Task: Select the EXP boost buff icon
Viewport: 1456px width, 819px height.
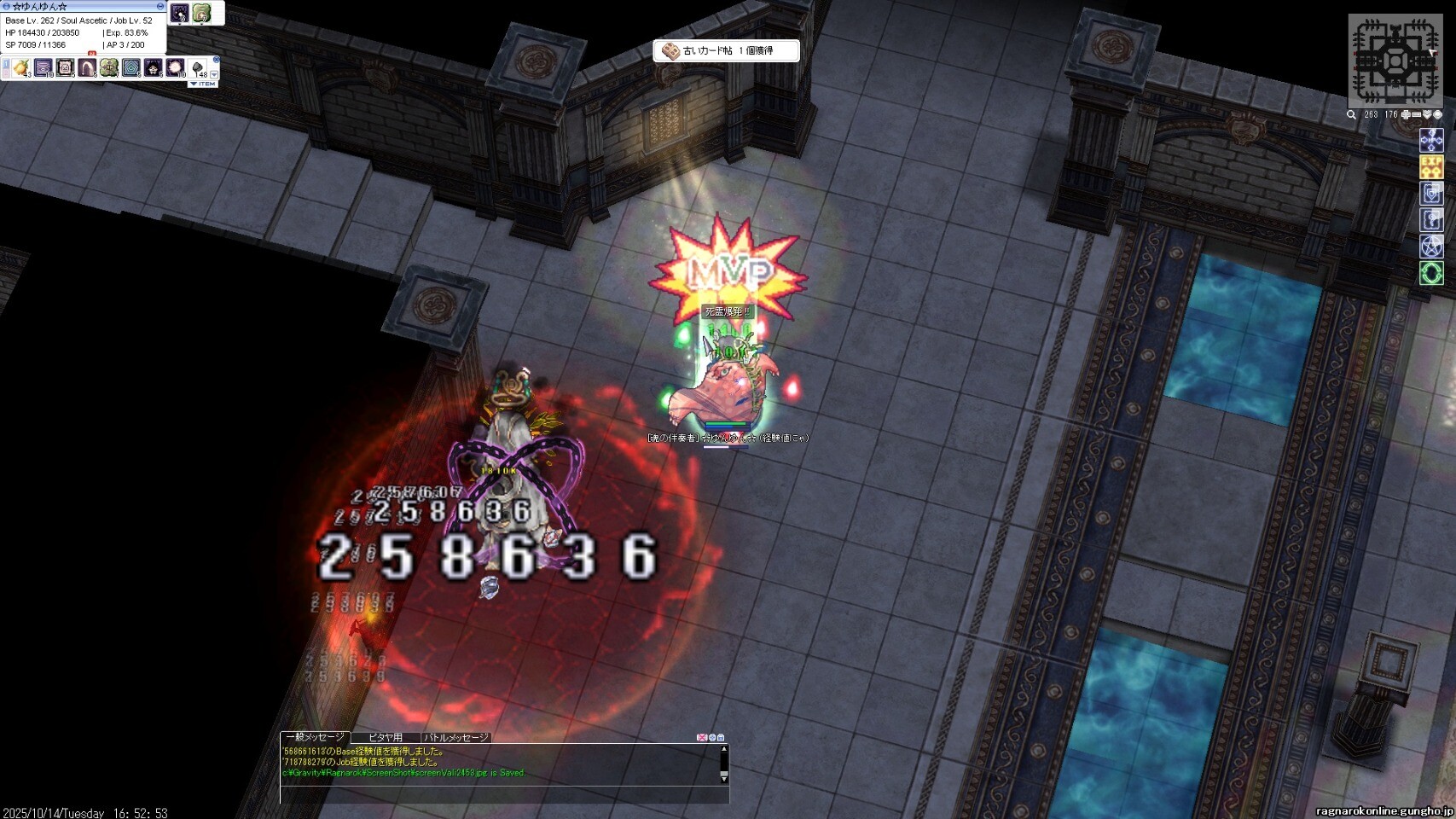Action: 1431,166
